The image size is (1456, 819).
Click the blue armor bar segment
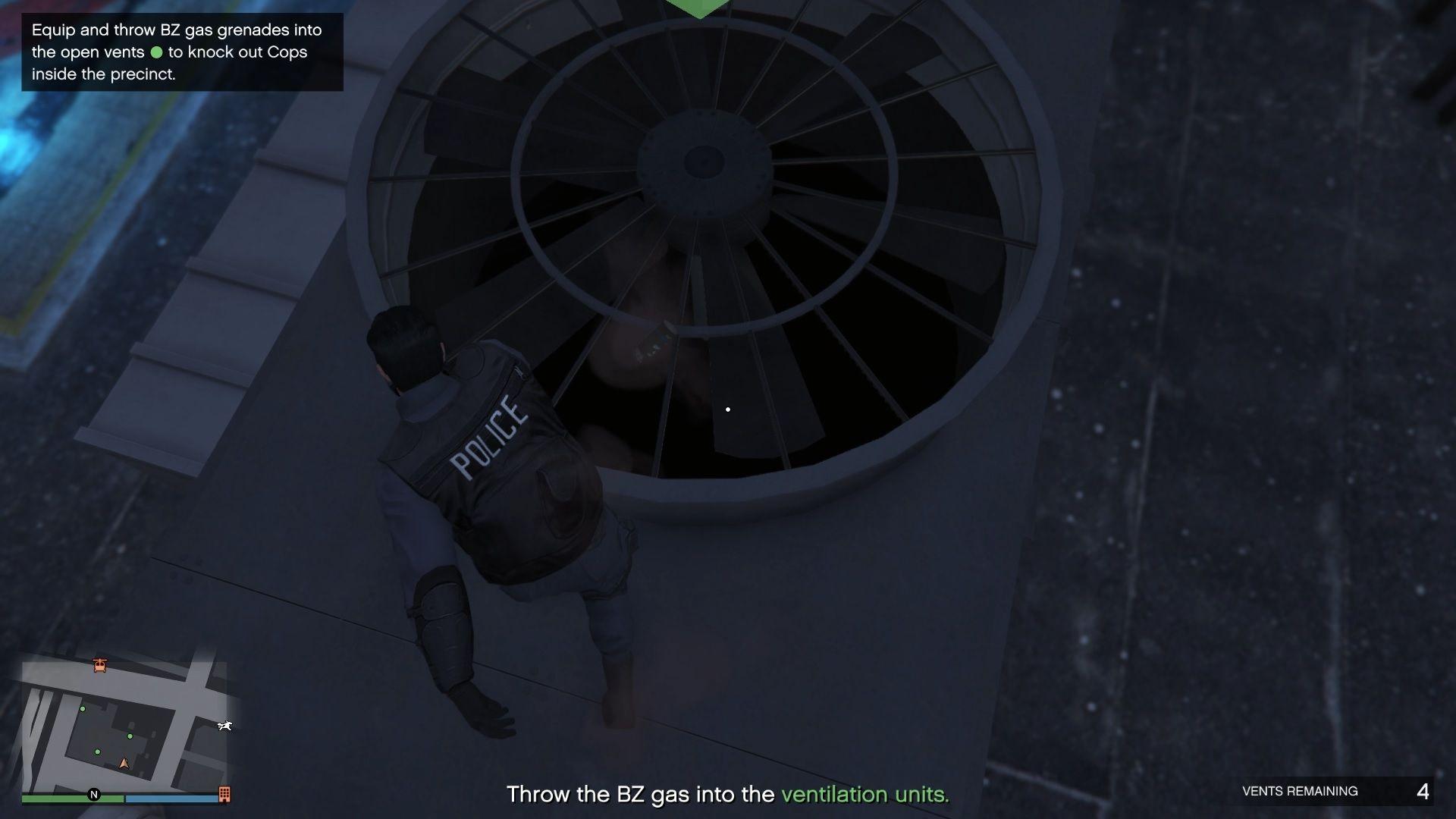click(171, 797)
